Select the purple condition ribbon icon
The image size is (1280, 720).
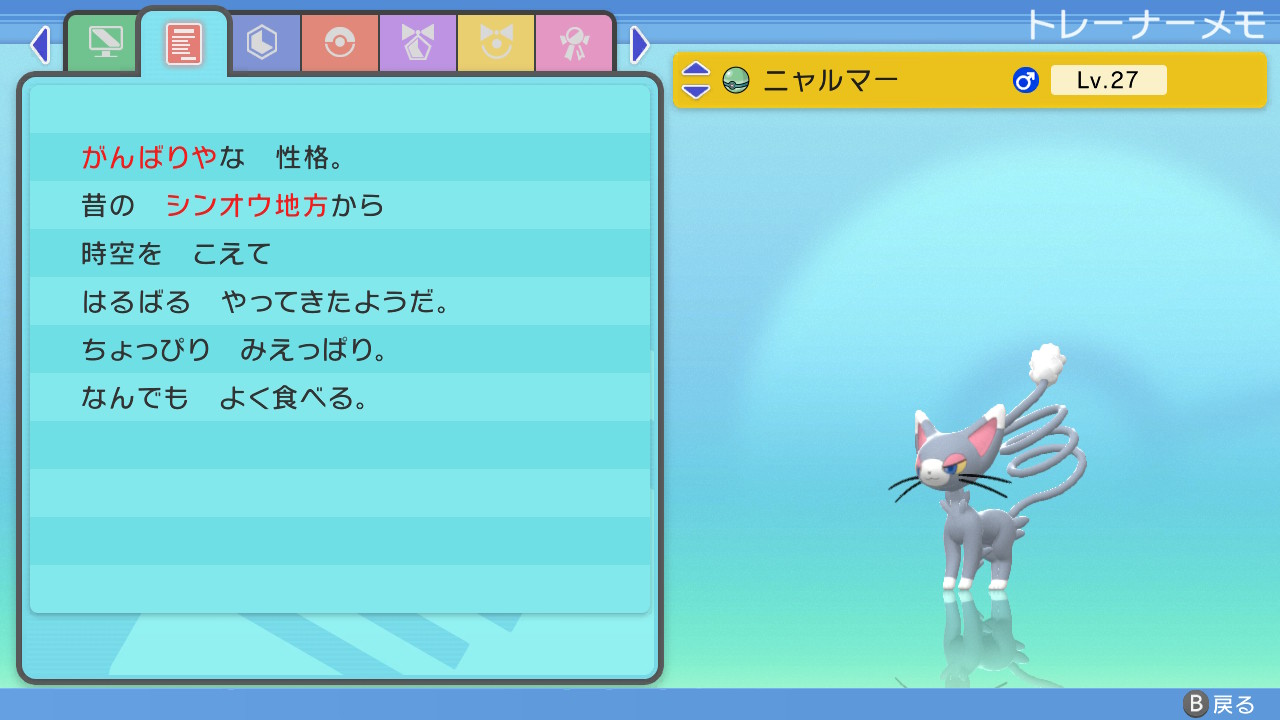click(418, 43)
